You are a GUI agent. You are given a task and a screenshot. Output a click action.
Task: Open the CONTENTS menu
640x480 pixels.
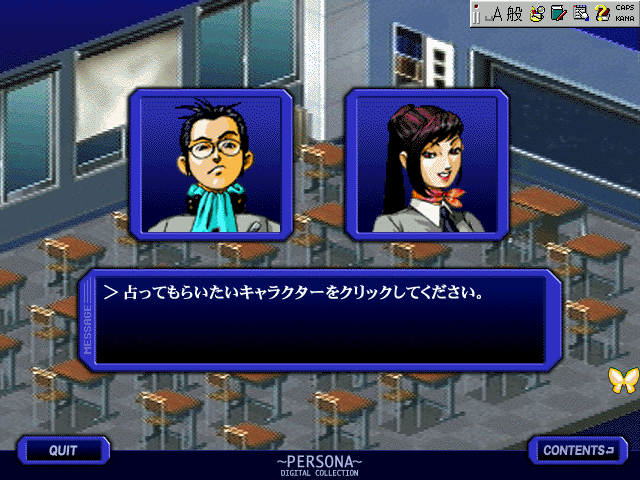point(577,450)
